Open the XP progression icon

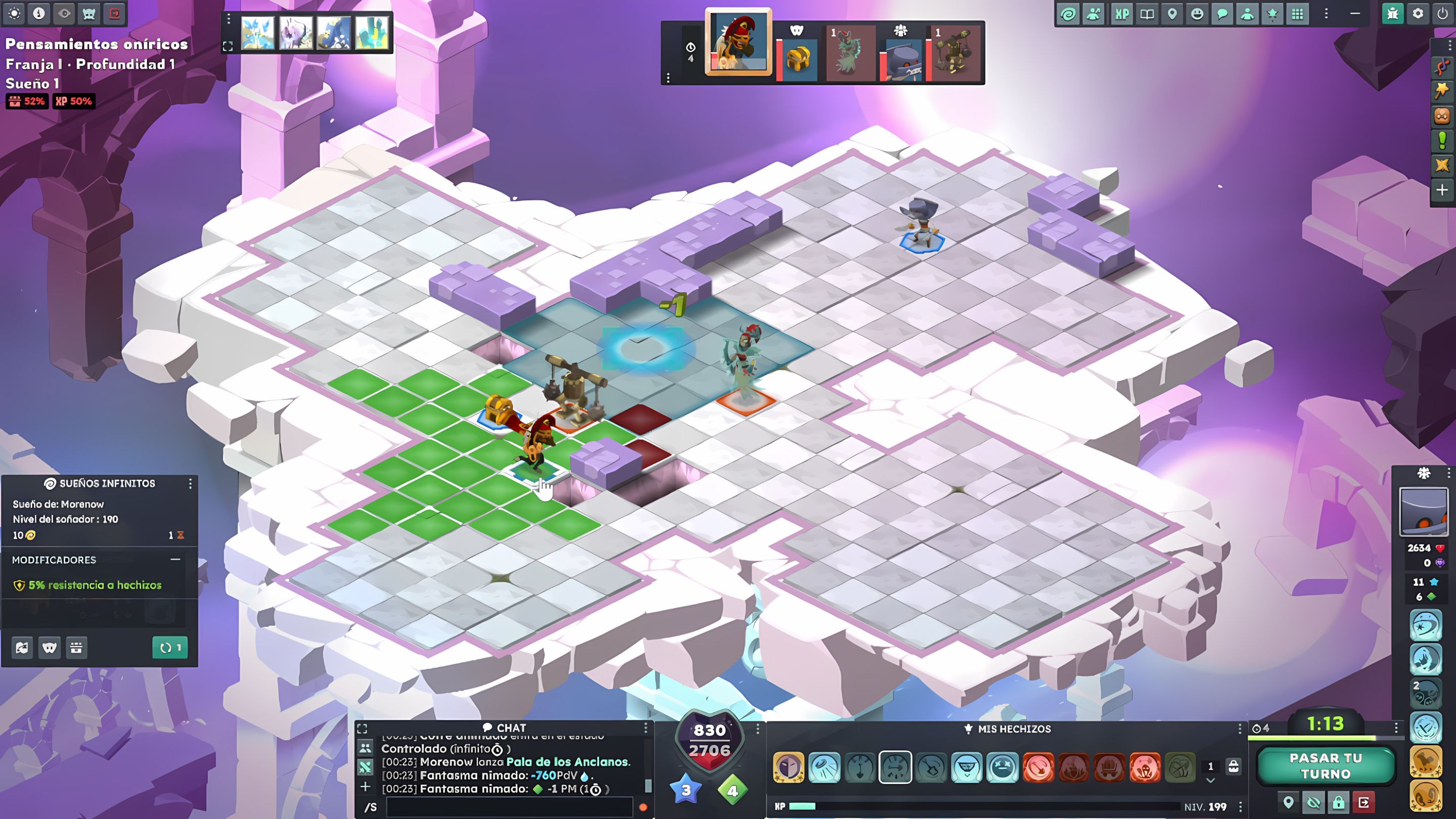pos(1122,14)
